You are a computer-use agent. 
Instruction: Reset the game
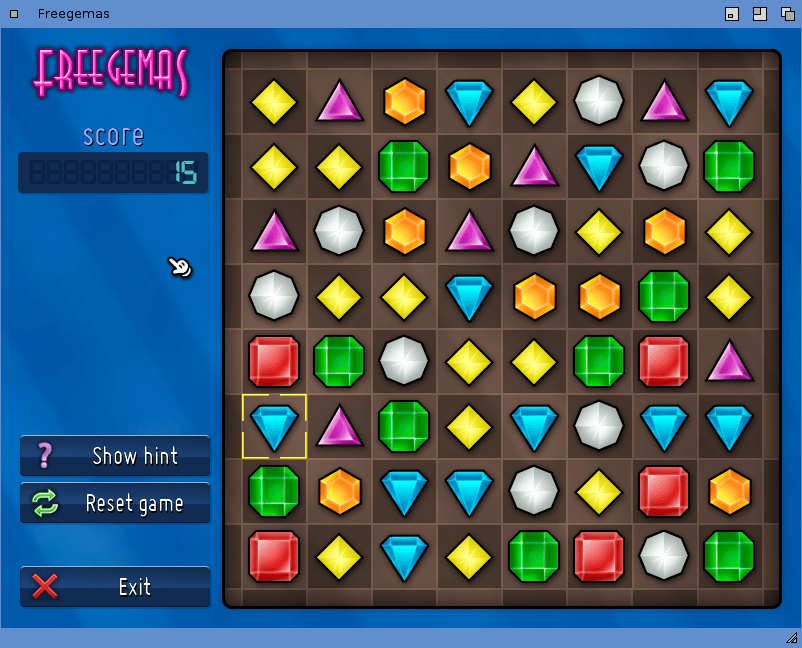coord(115,503)
